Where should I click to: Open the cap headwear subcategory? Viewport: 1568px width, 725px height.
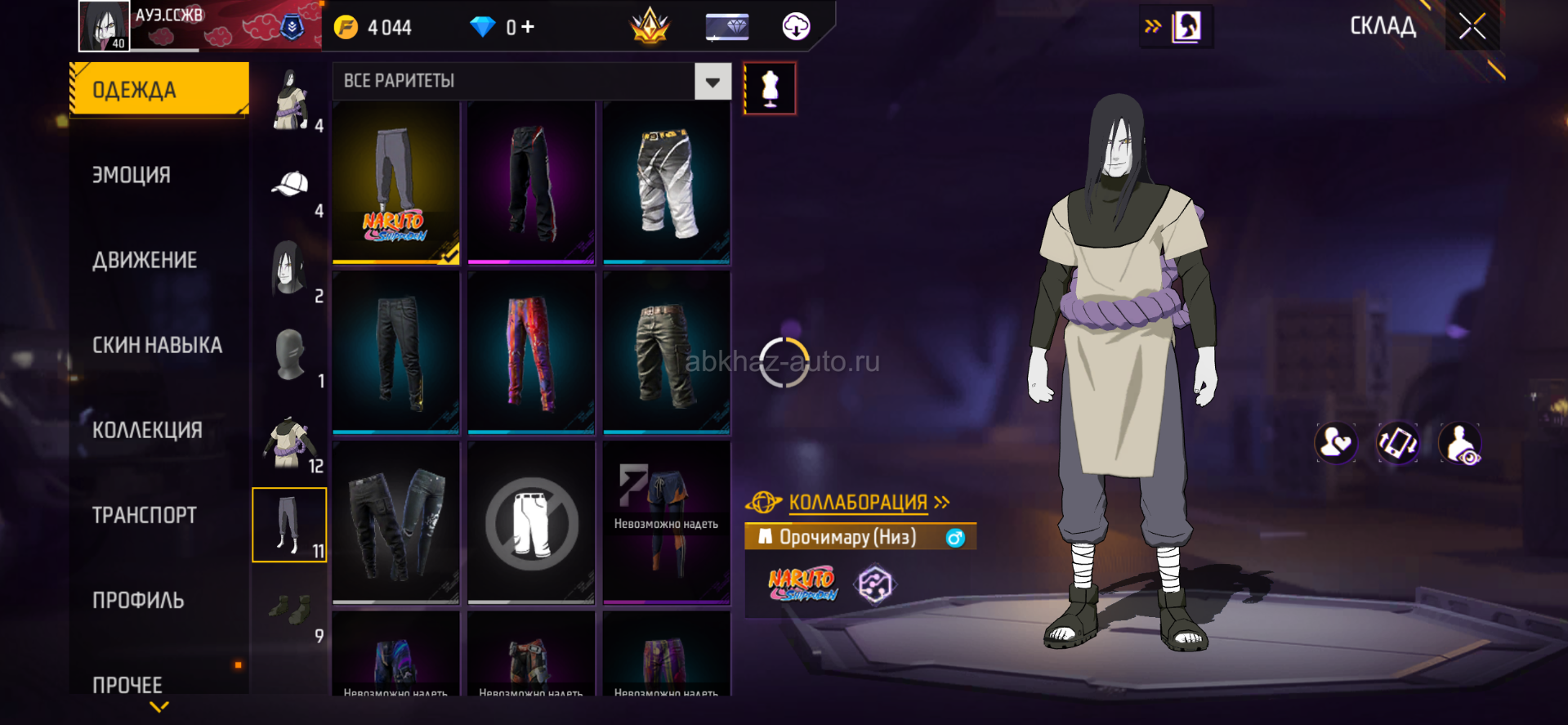(290, 186)
